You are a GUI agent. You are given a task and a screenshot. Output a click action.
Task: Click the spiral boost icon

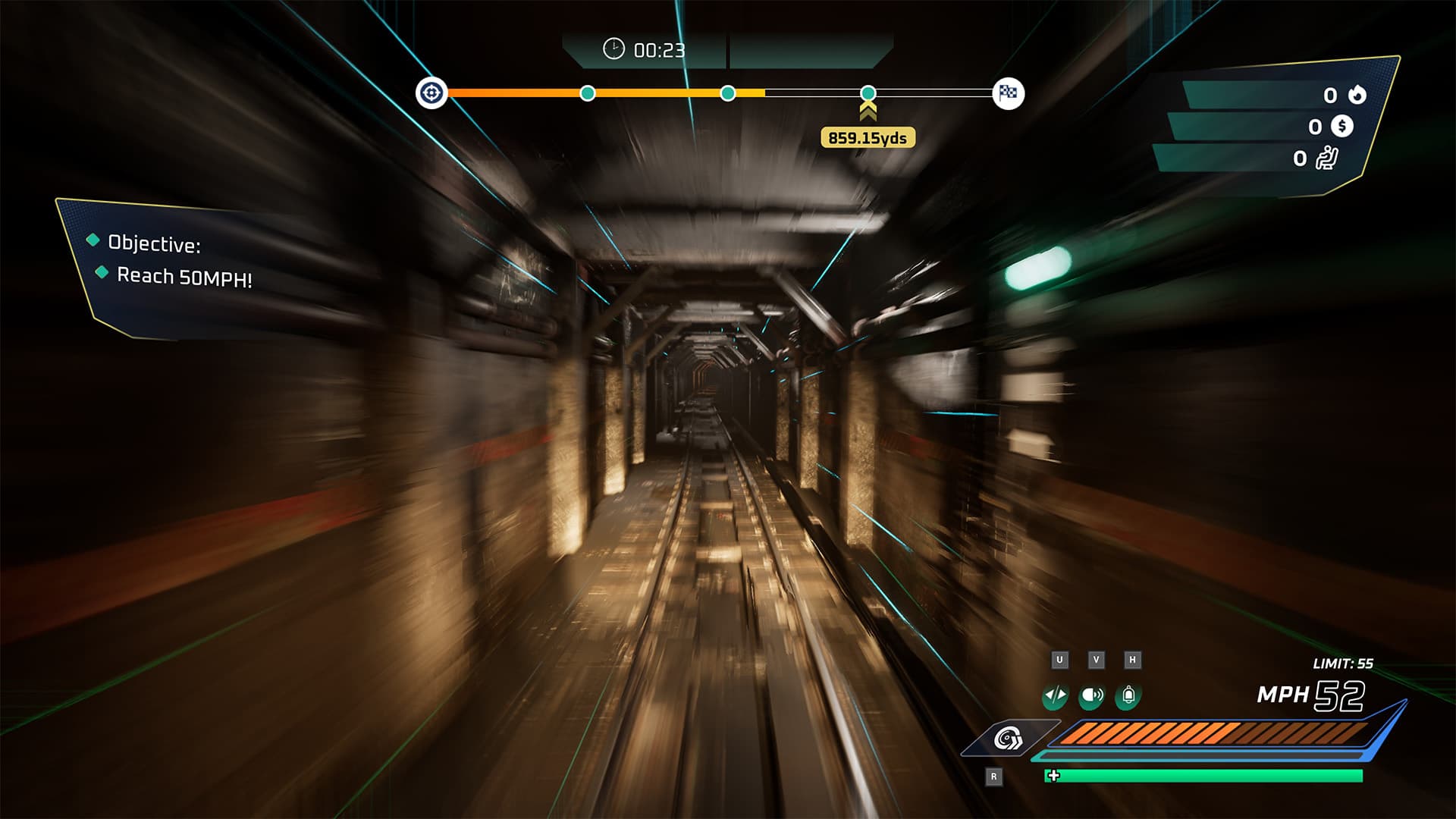[x=1009, y=738]
